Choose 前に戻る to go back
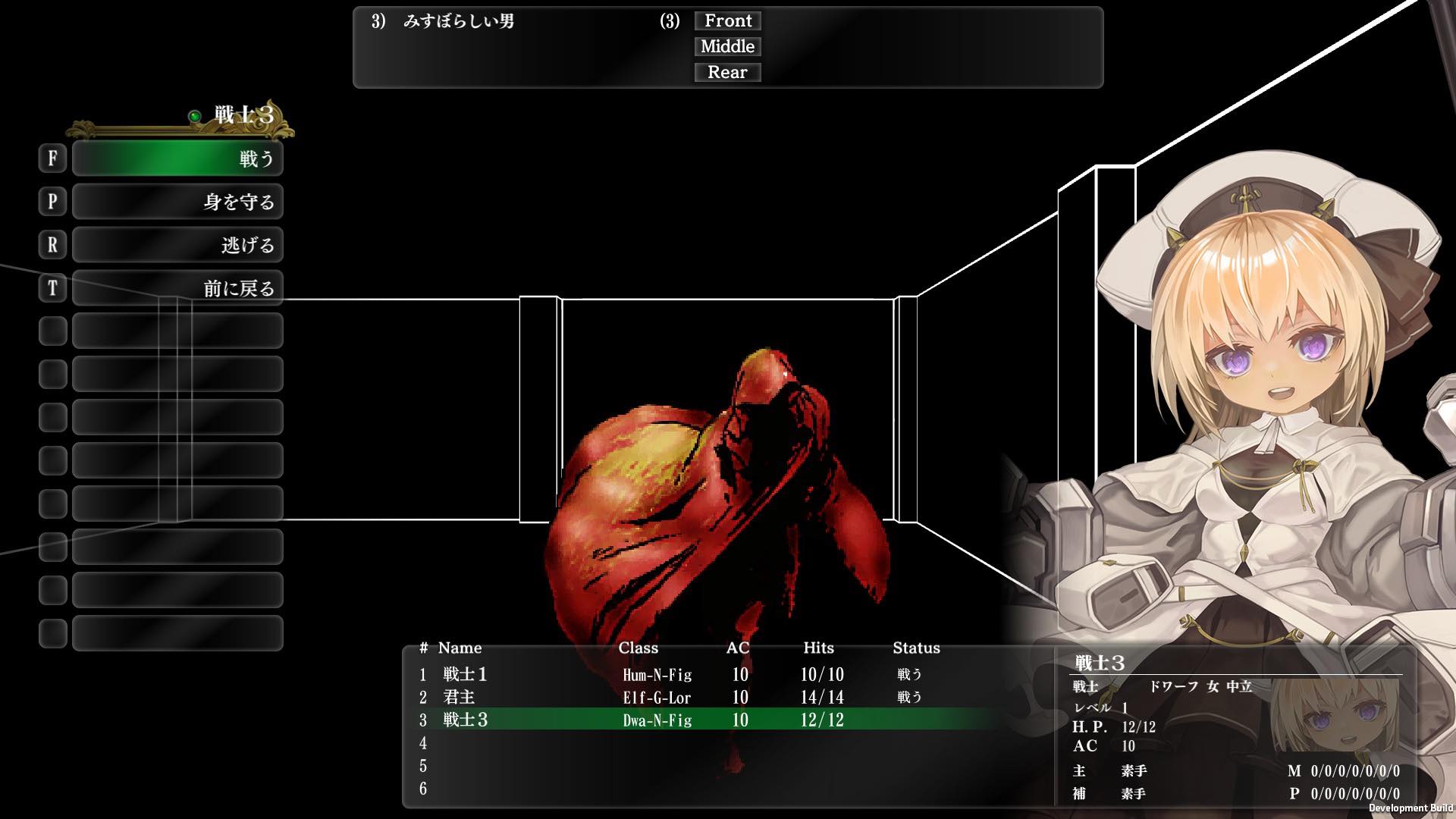 (177, 288)
